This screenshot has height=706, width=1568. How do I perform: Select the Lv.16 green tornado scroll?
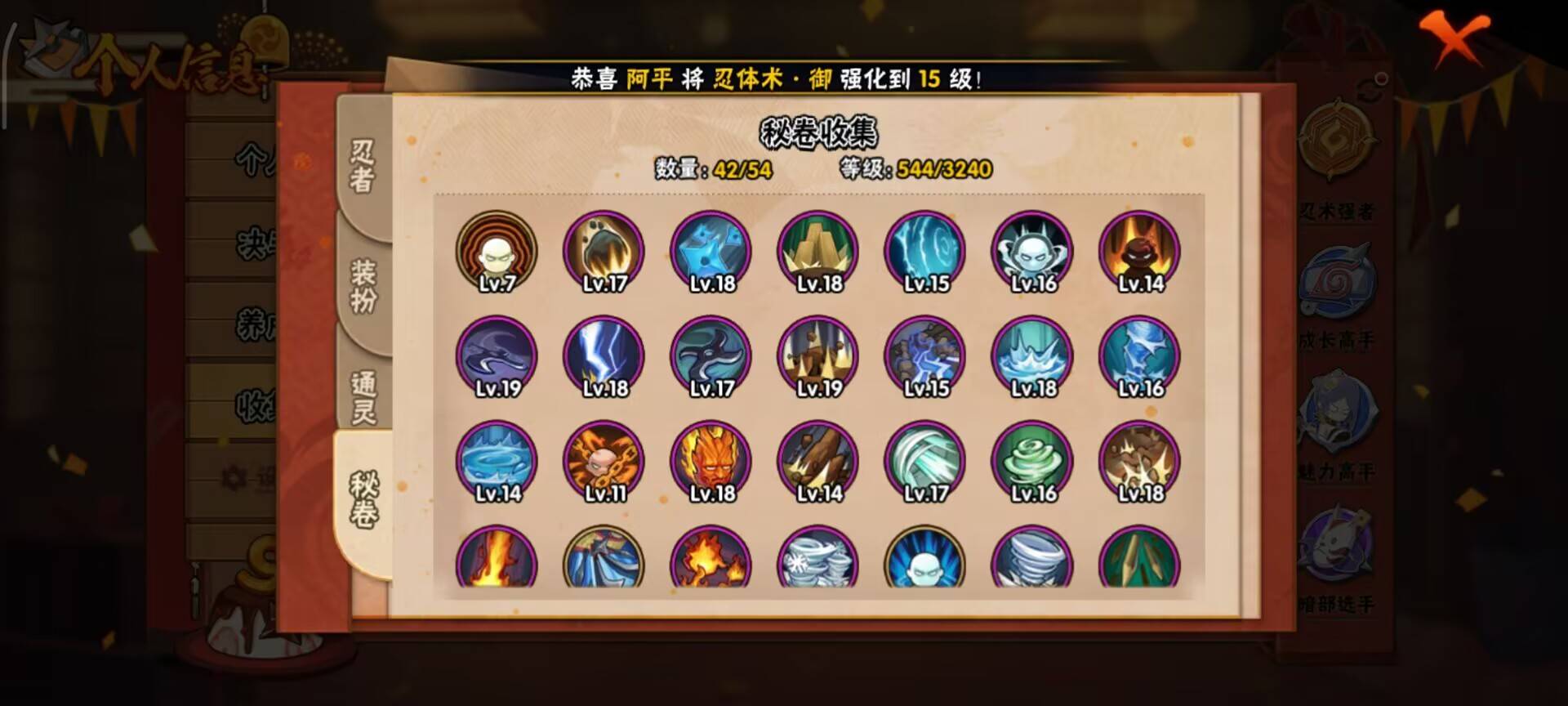(1032, 462)
